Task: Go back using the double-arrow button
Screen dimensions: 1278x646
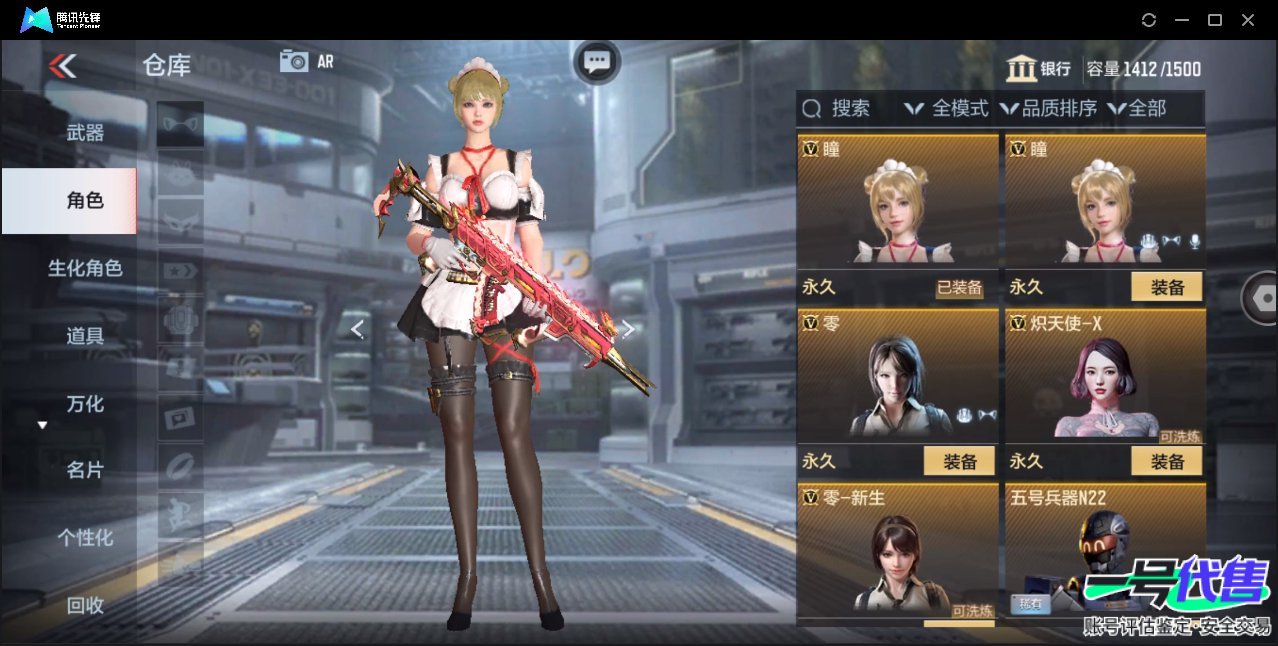Action: [62, 66]
